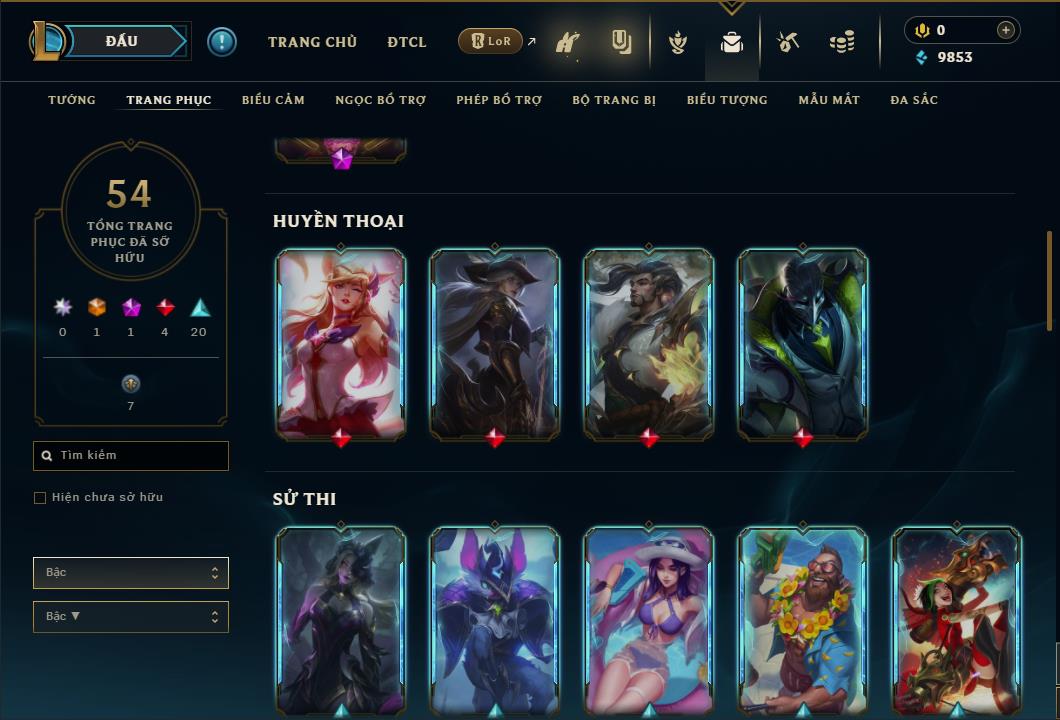
Task: Open the BIỂU TƯỢNG tab
Action: [x=727, y=100]
